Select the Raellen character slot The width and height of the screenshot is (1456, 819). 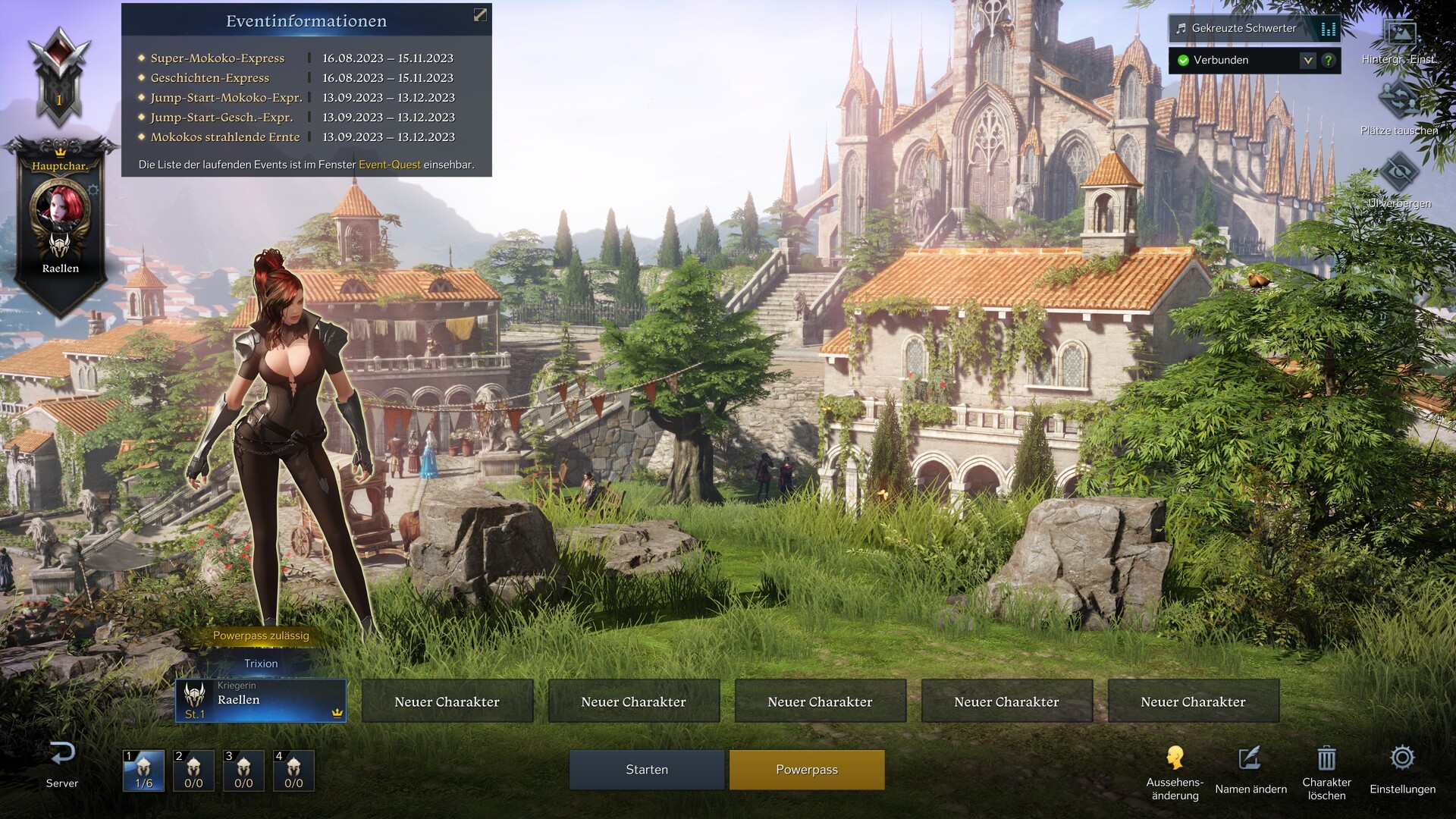(x=261, y=701)
